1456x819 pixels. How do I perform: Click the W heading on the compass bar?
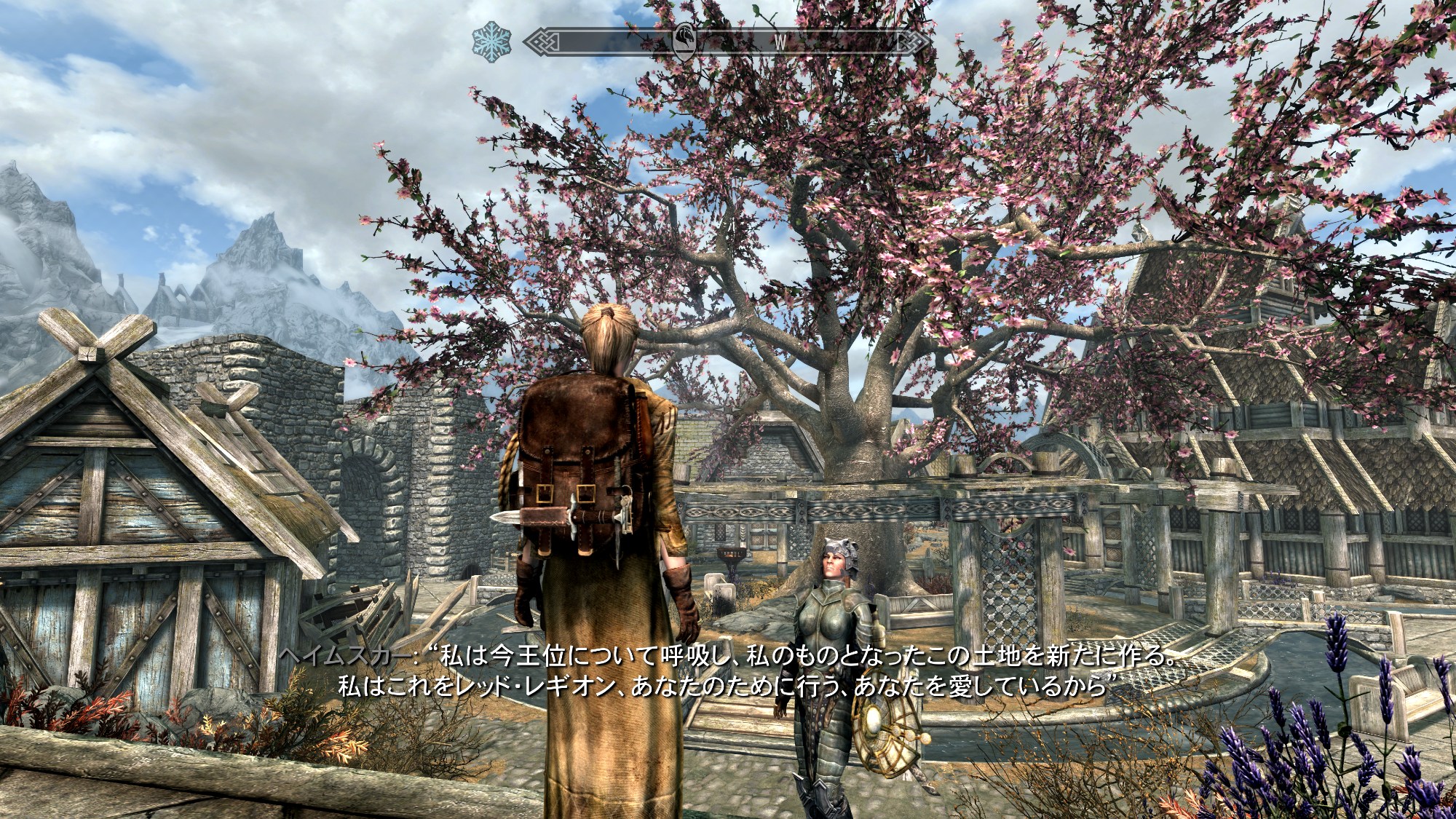[780, 43]
